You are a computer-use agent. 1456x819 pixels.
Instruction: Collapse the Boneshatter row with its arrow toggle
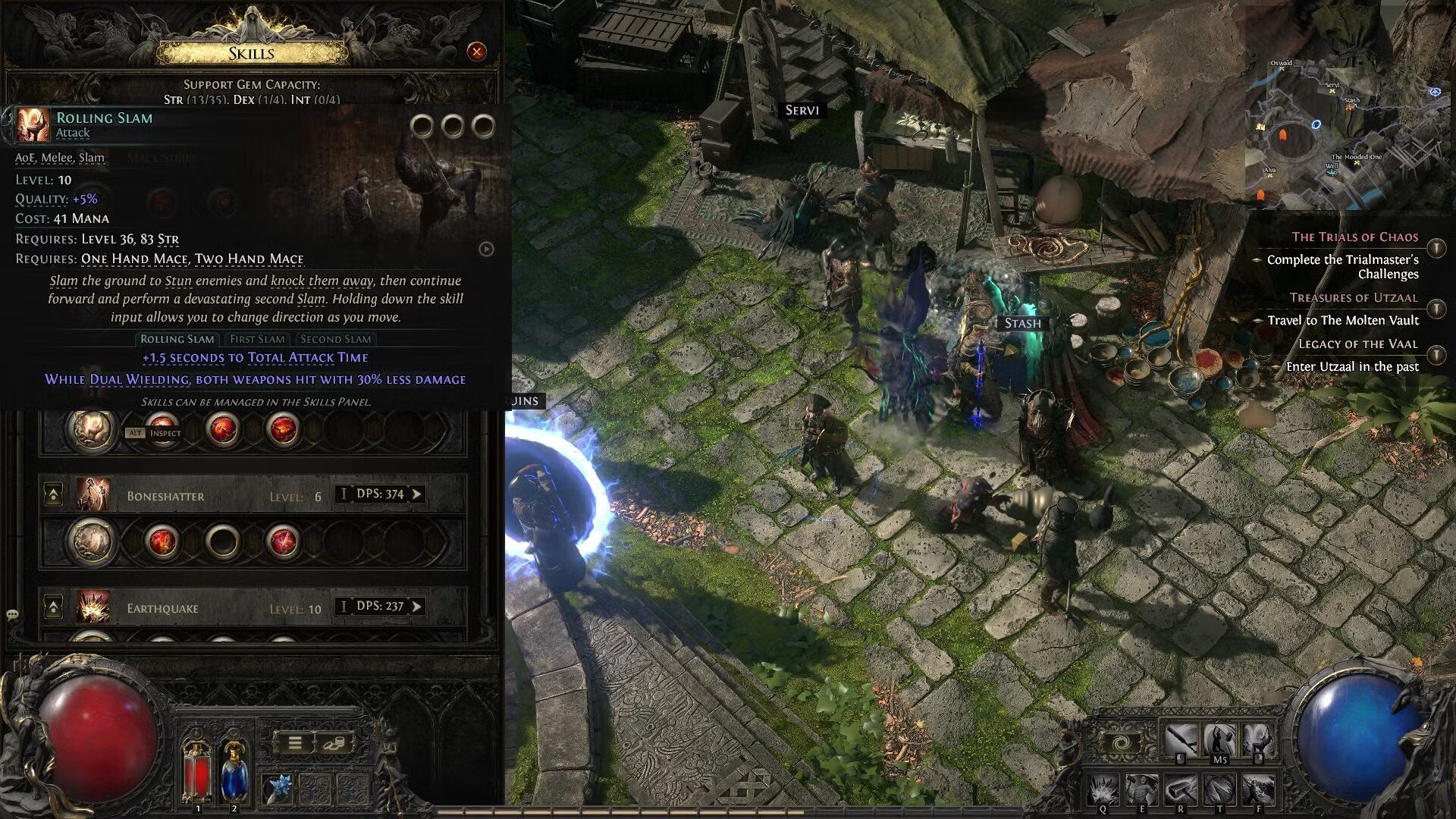click(53, 494)
